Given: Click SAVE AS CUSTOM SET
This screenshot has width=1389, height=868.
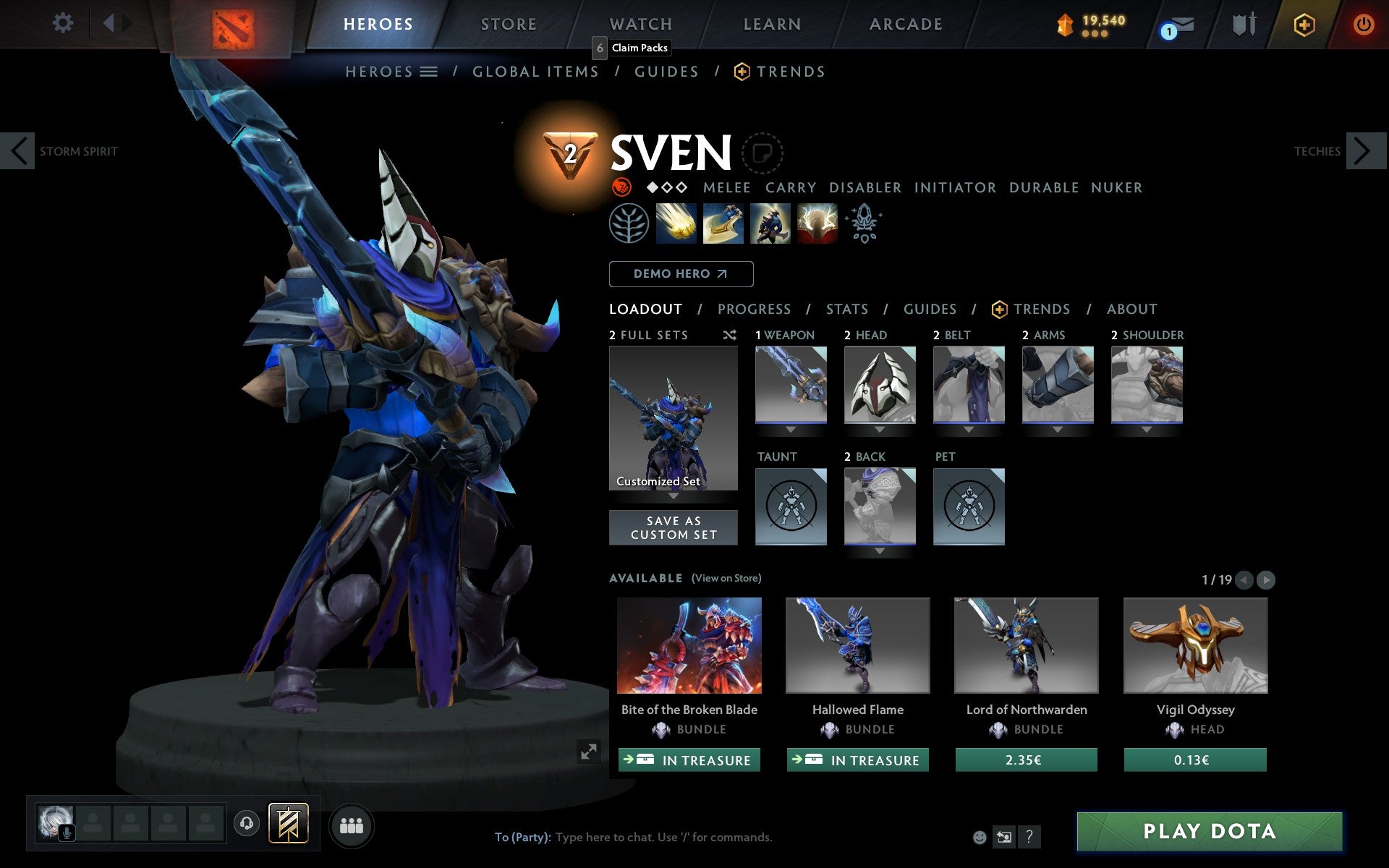Looking at the screenshot, I should (x=673, y=527).
